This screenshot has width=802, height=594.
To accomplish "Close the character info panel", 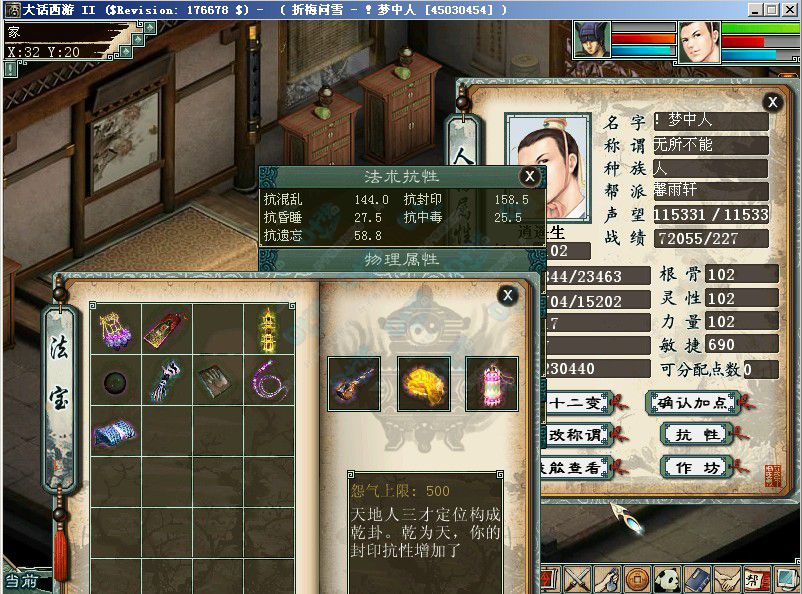I will coord(772,101).
